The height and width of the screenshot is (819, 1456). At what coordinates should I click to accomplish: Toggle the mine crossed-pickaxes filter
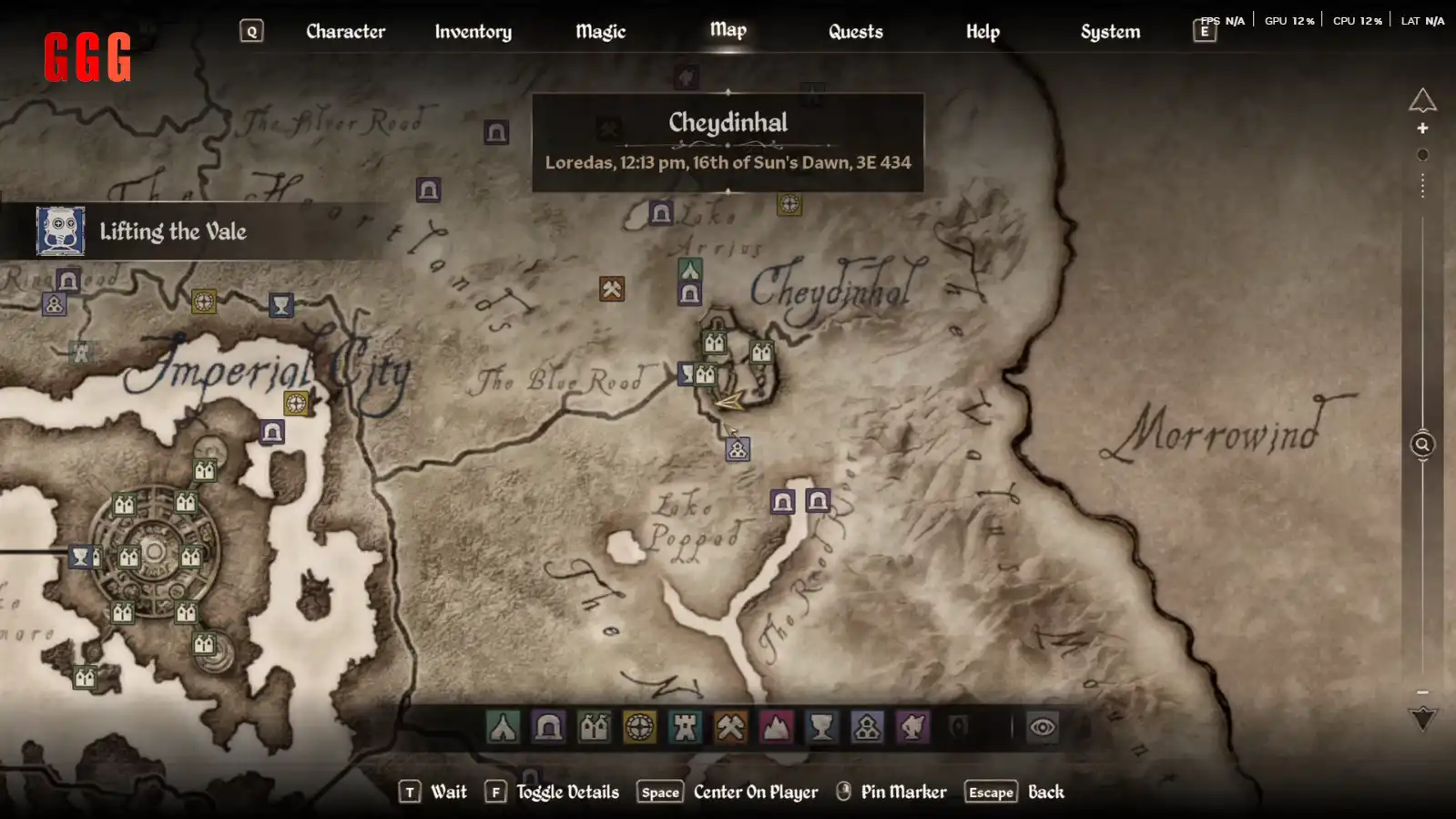[x=730, y=727]
